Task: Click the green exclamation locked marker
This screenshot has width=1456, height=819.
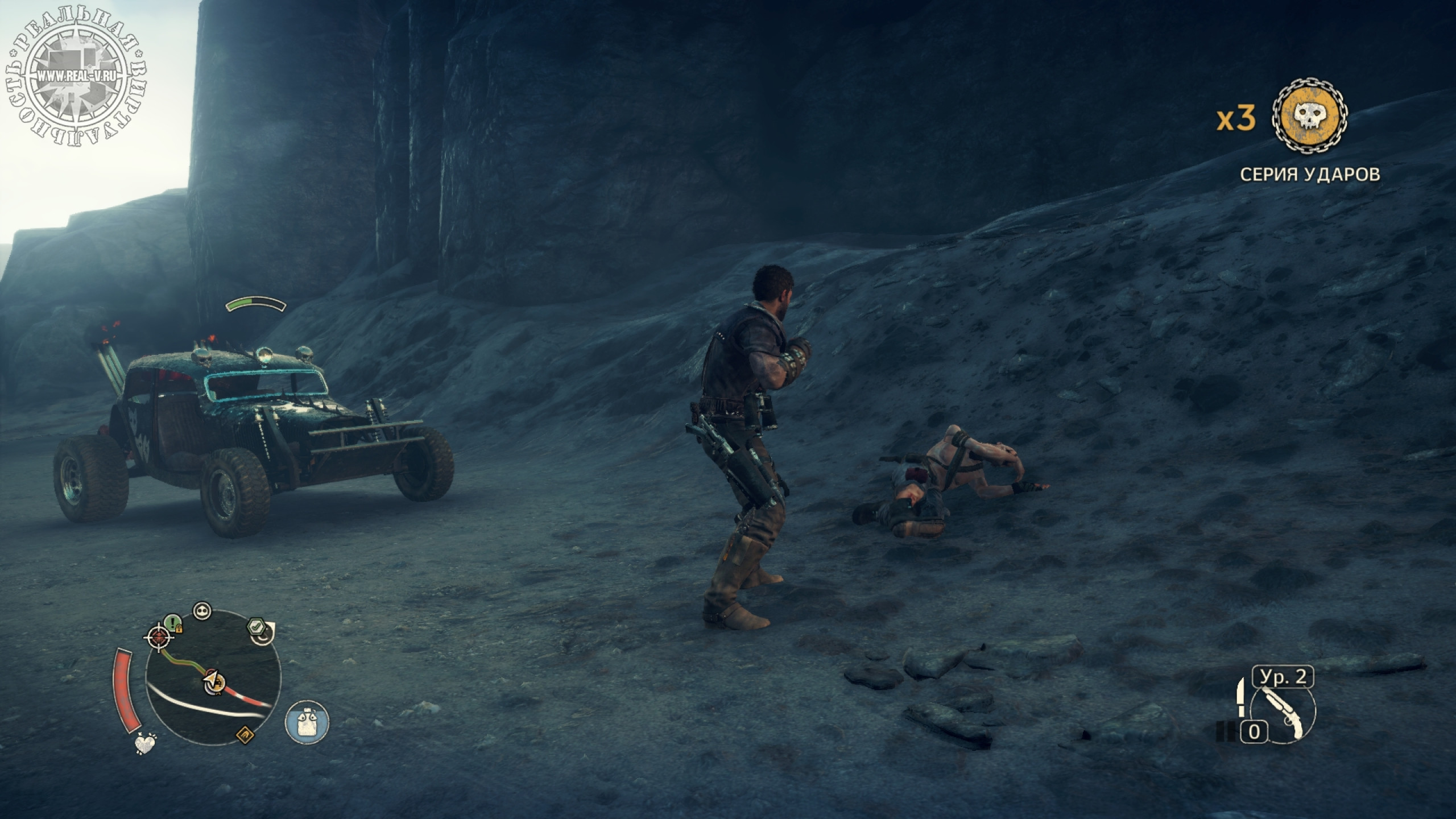Action: (172, 622)
